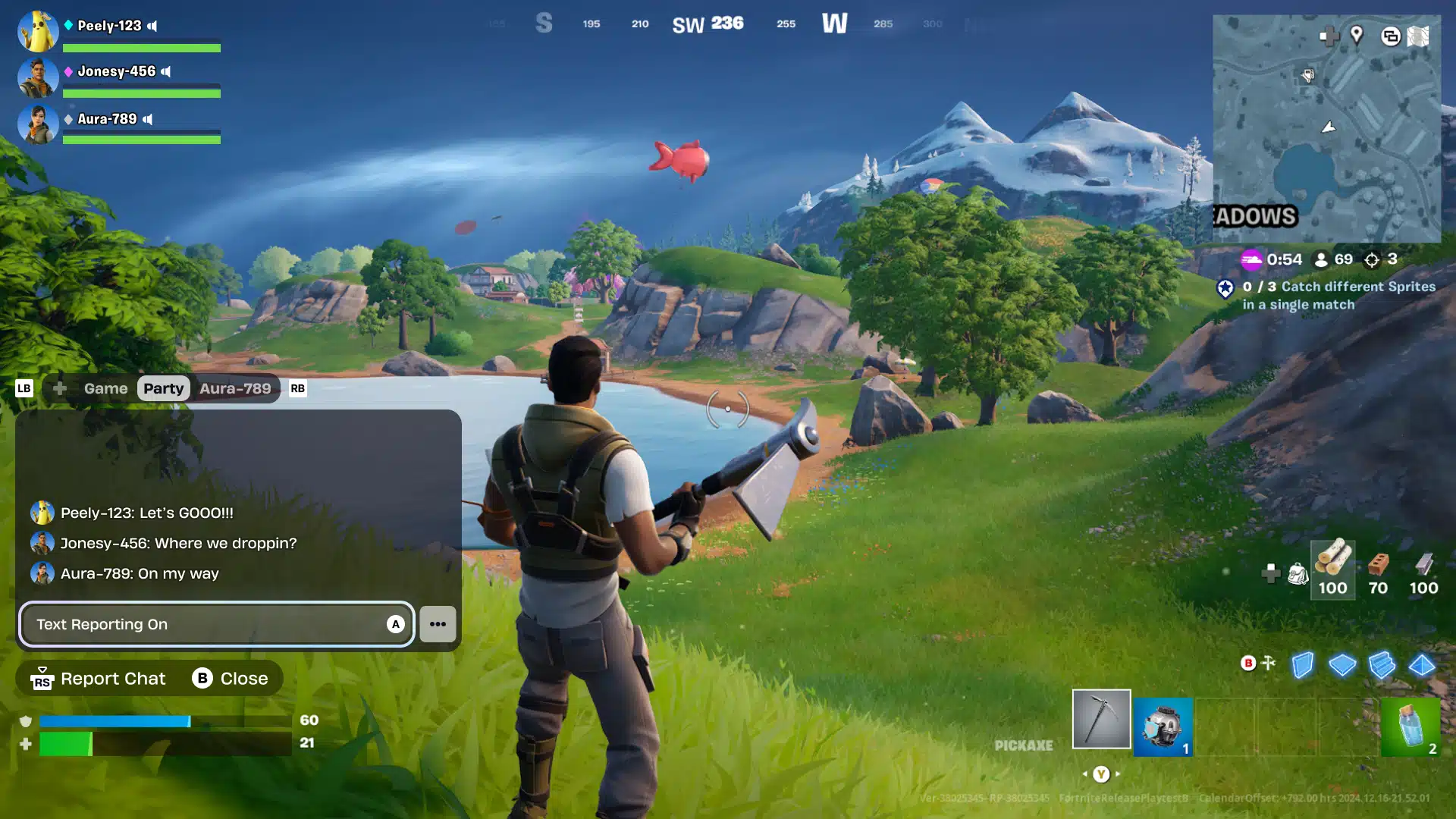1456x819 pixels.
Task: Switch to the Game chat tab
Action: point(105,388)
